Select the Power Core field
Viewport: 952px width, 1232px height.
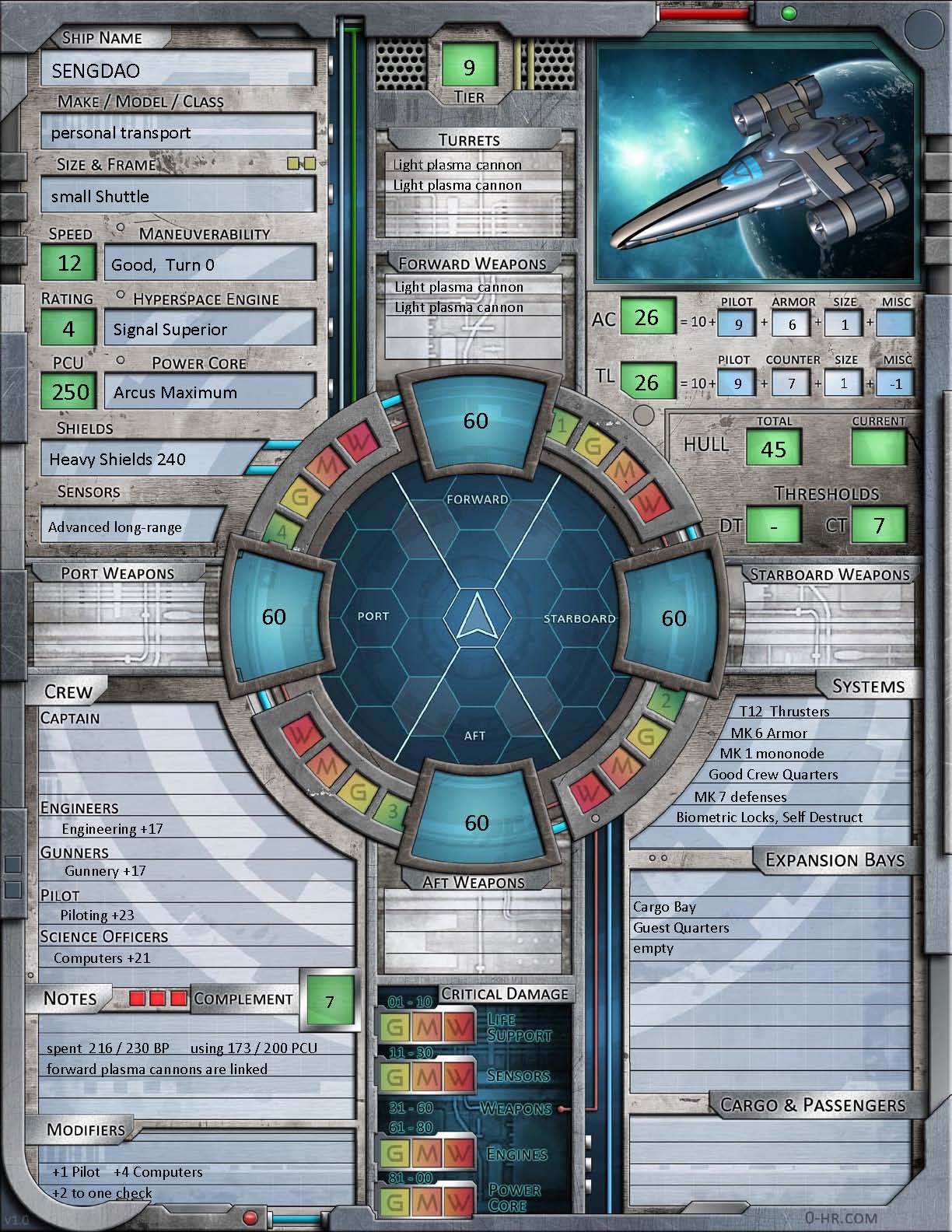point(210,392)
